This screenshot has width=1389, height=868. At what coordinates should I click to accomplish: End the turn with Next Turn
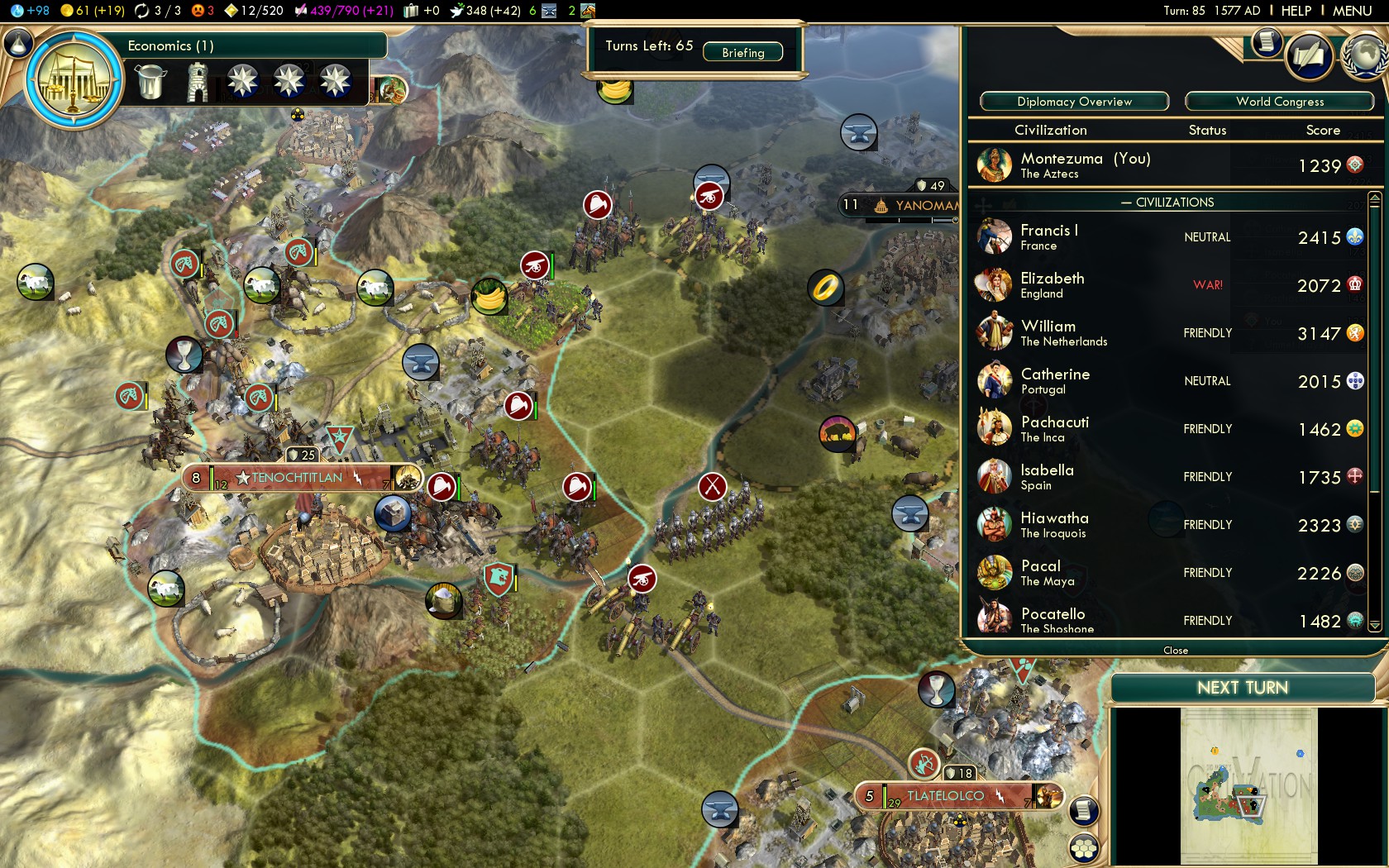(1242, 688)
